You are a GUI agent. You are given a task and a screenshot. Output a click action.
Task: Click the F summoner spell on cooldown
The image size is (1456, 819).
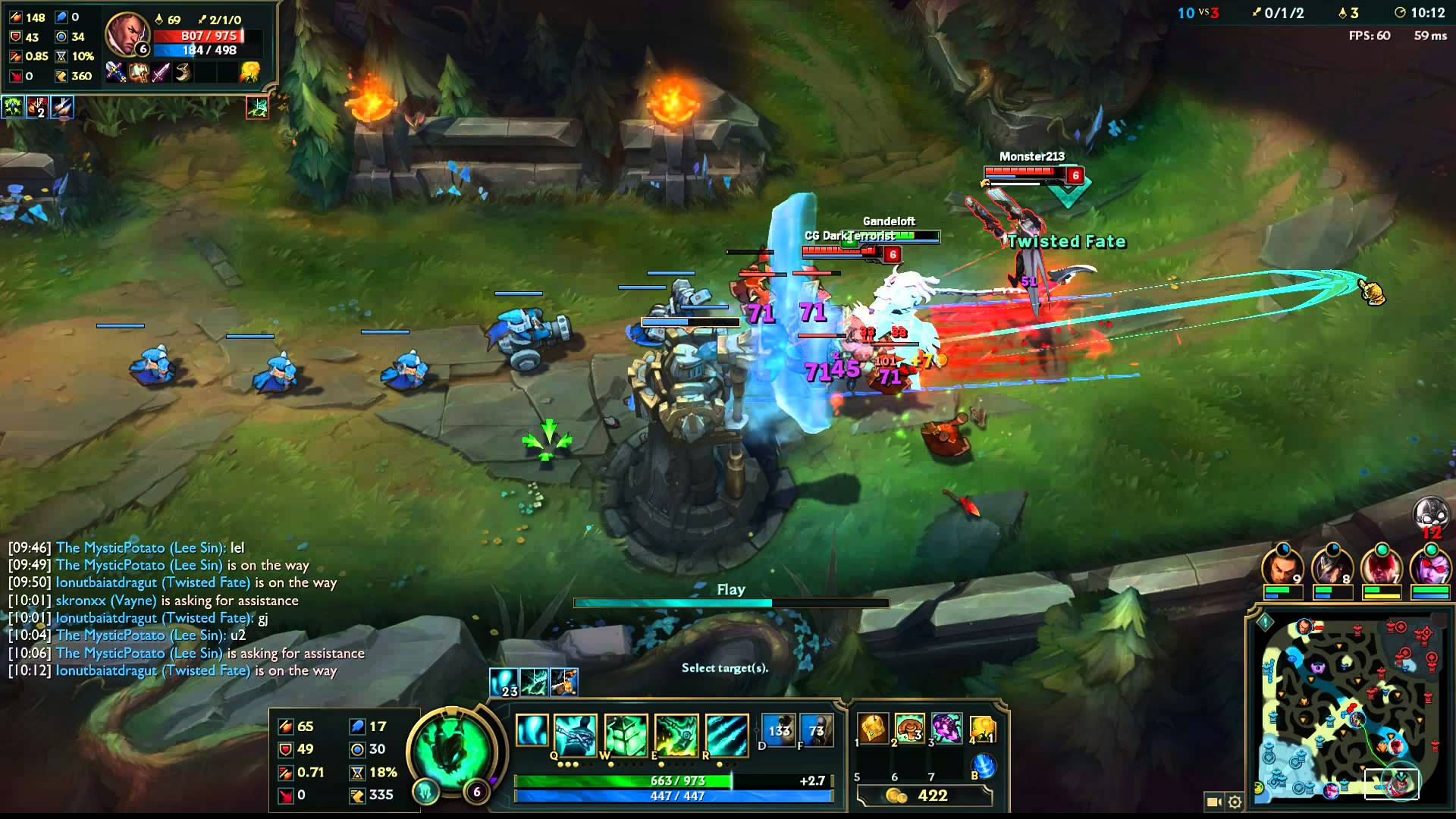pyautogui.click(x=816, y=731)
